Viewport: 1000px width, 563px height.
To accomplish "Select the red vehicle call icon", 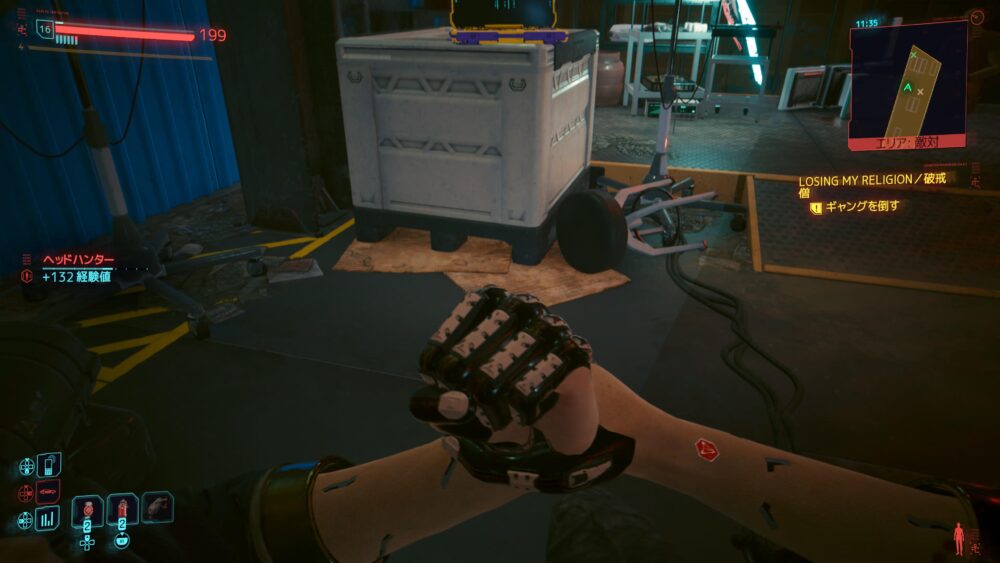I will (49, 492).
